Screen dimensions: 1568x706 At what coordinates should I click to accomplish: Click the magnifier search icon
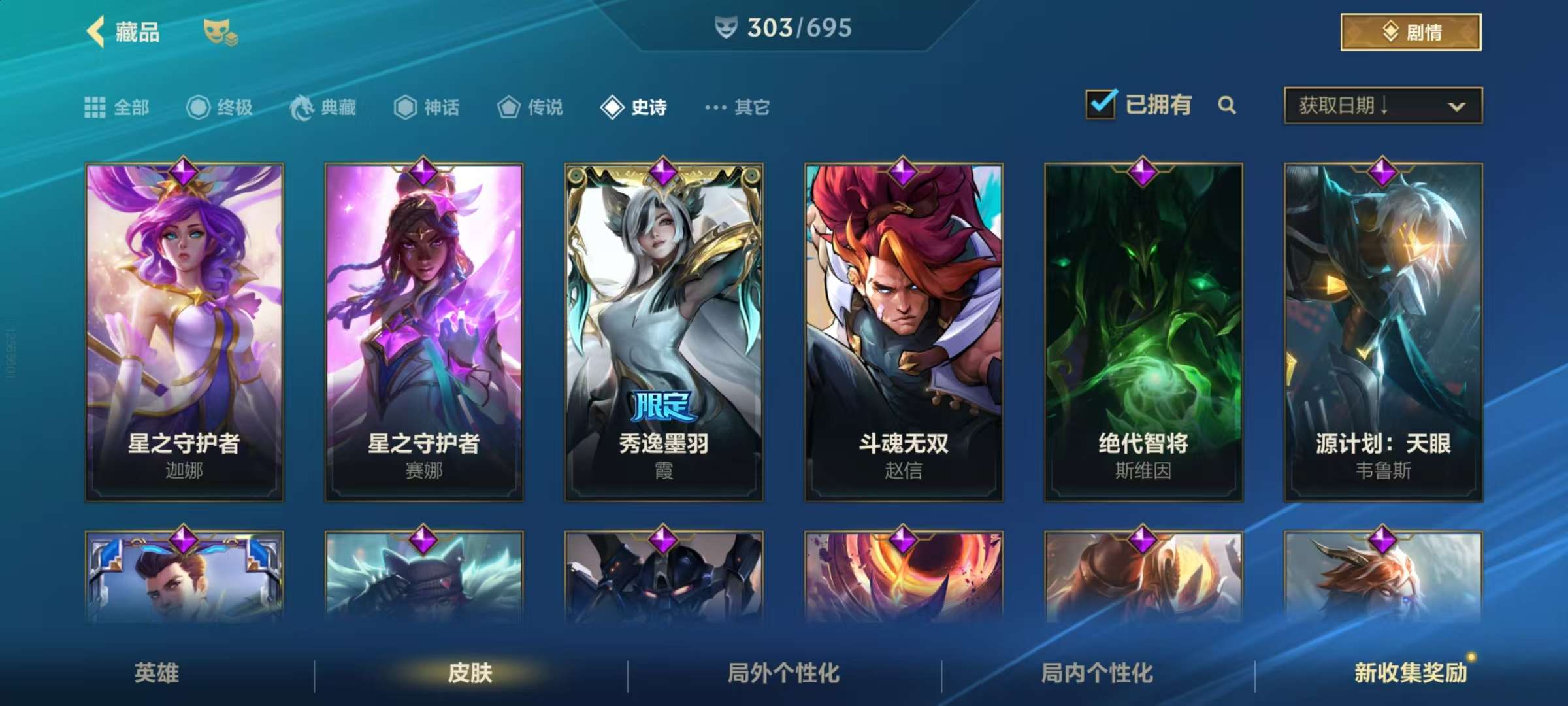[x=1227, y=105]
